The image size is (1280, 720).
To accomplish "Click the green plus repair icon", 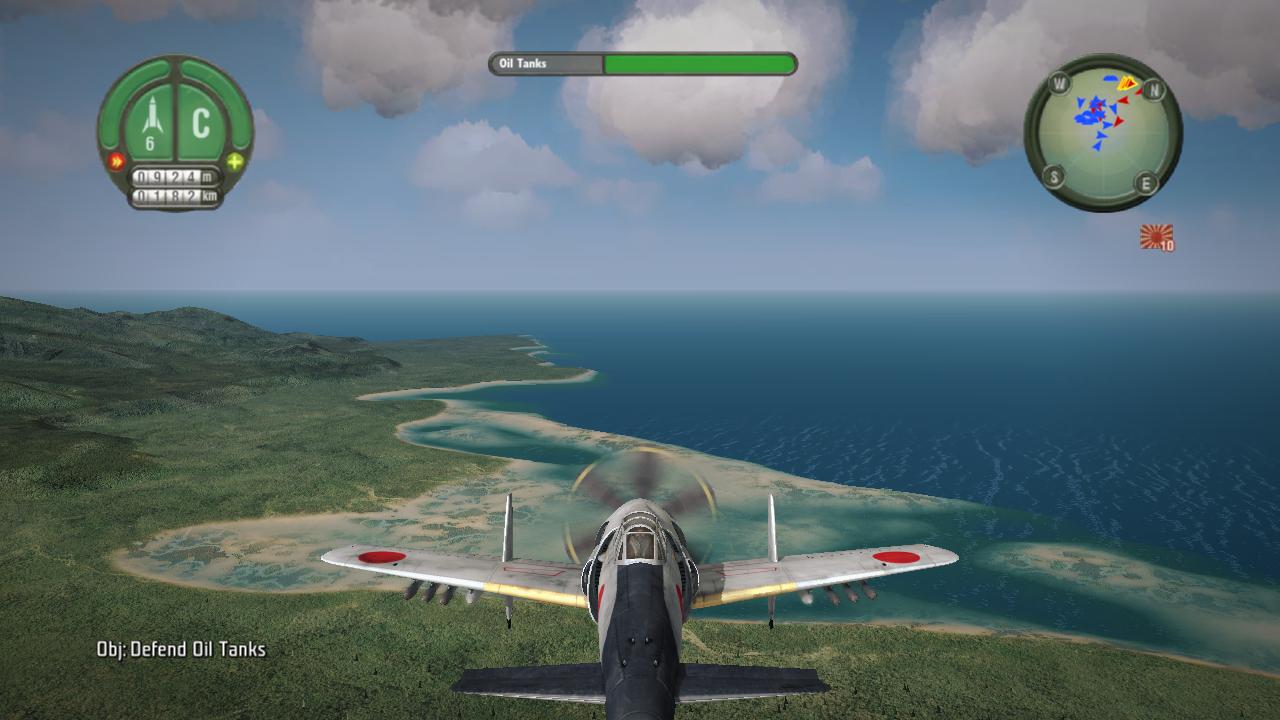I will [x=235, y=161].
